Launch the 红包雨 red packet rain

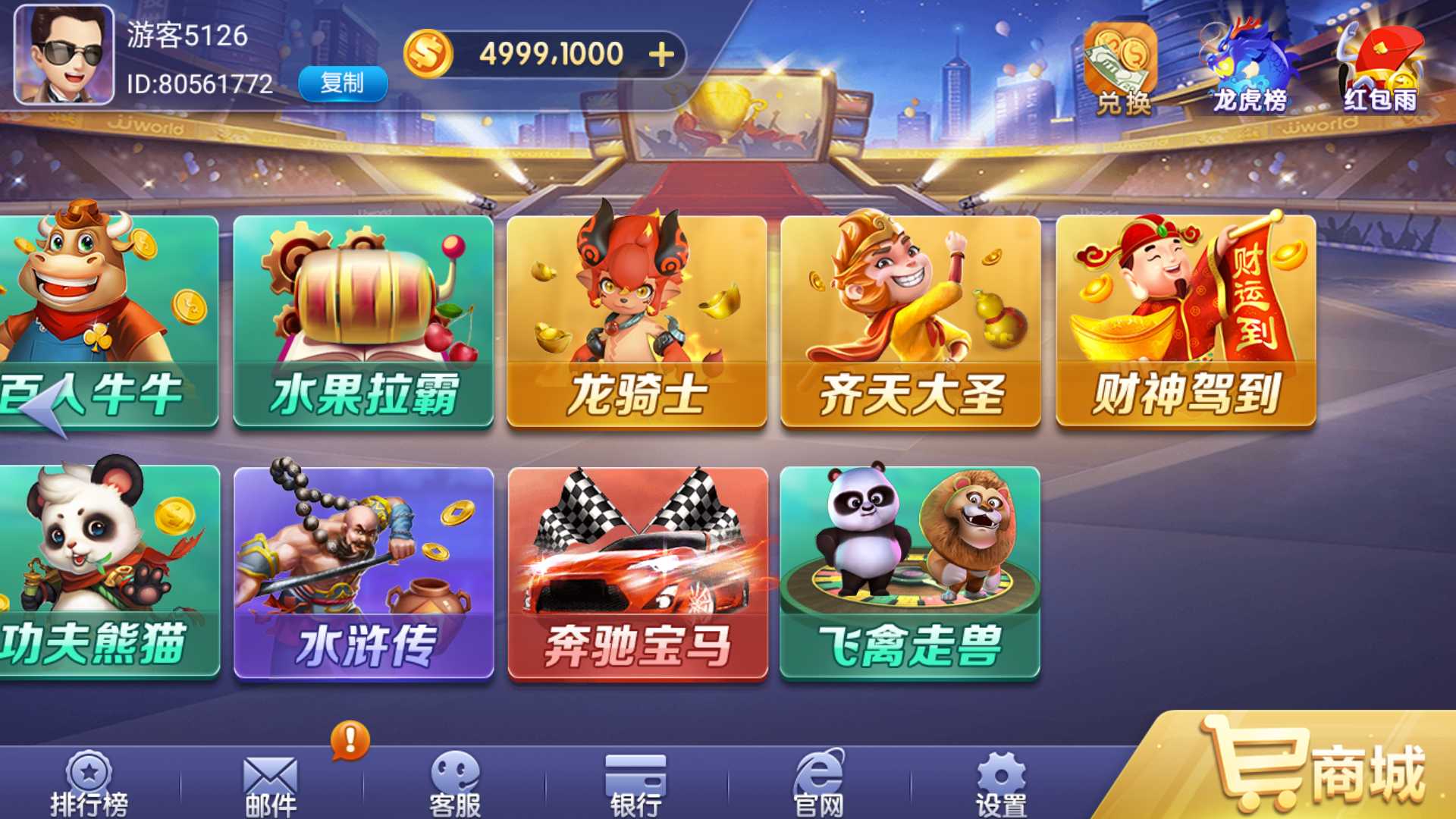pos(1380,64)
